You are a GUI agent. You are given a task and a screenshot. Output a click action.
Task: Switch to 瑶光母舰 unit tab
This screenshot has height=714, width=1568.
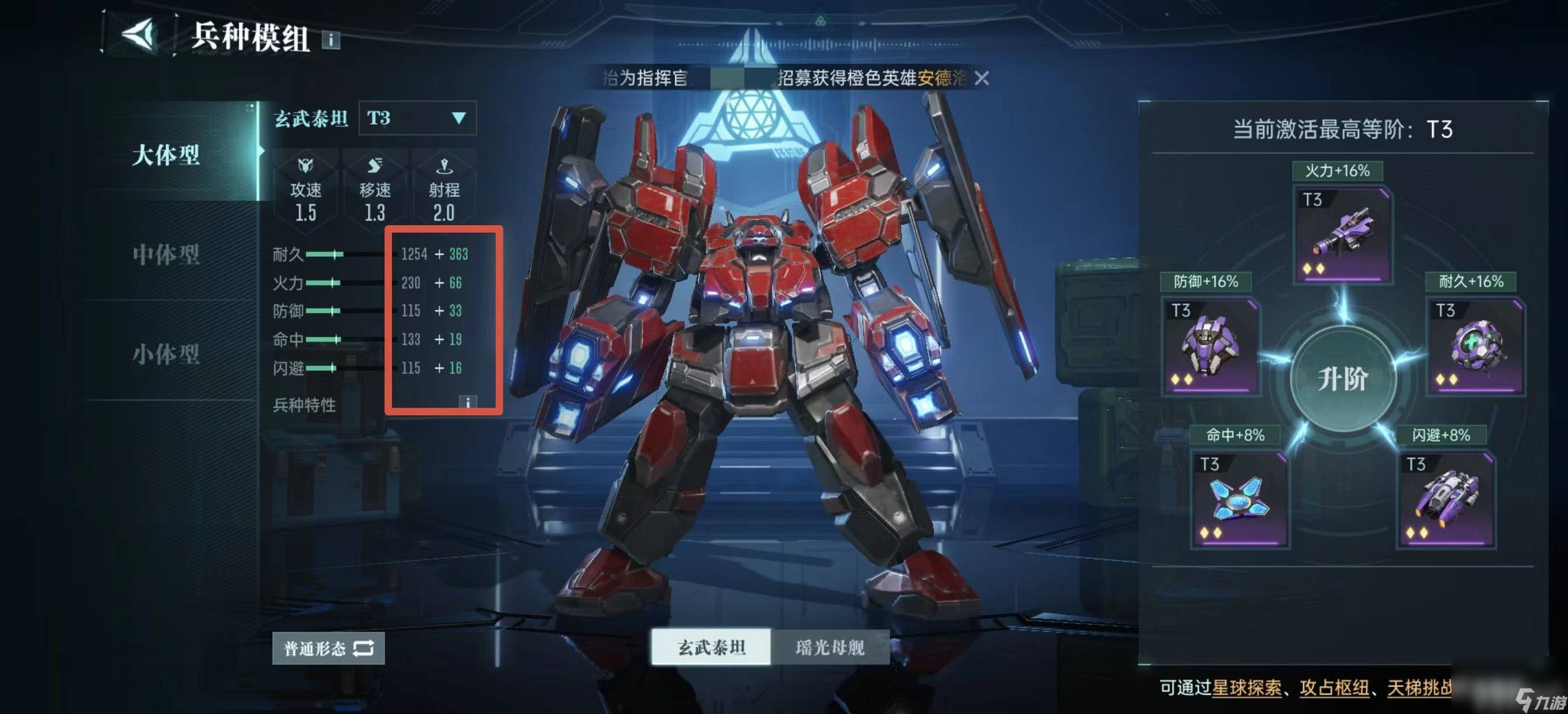(829, 647)
